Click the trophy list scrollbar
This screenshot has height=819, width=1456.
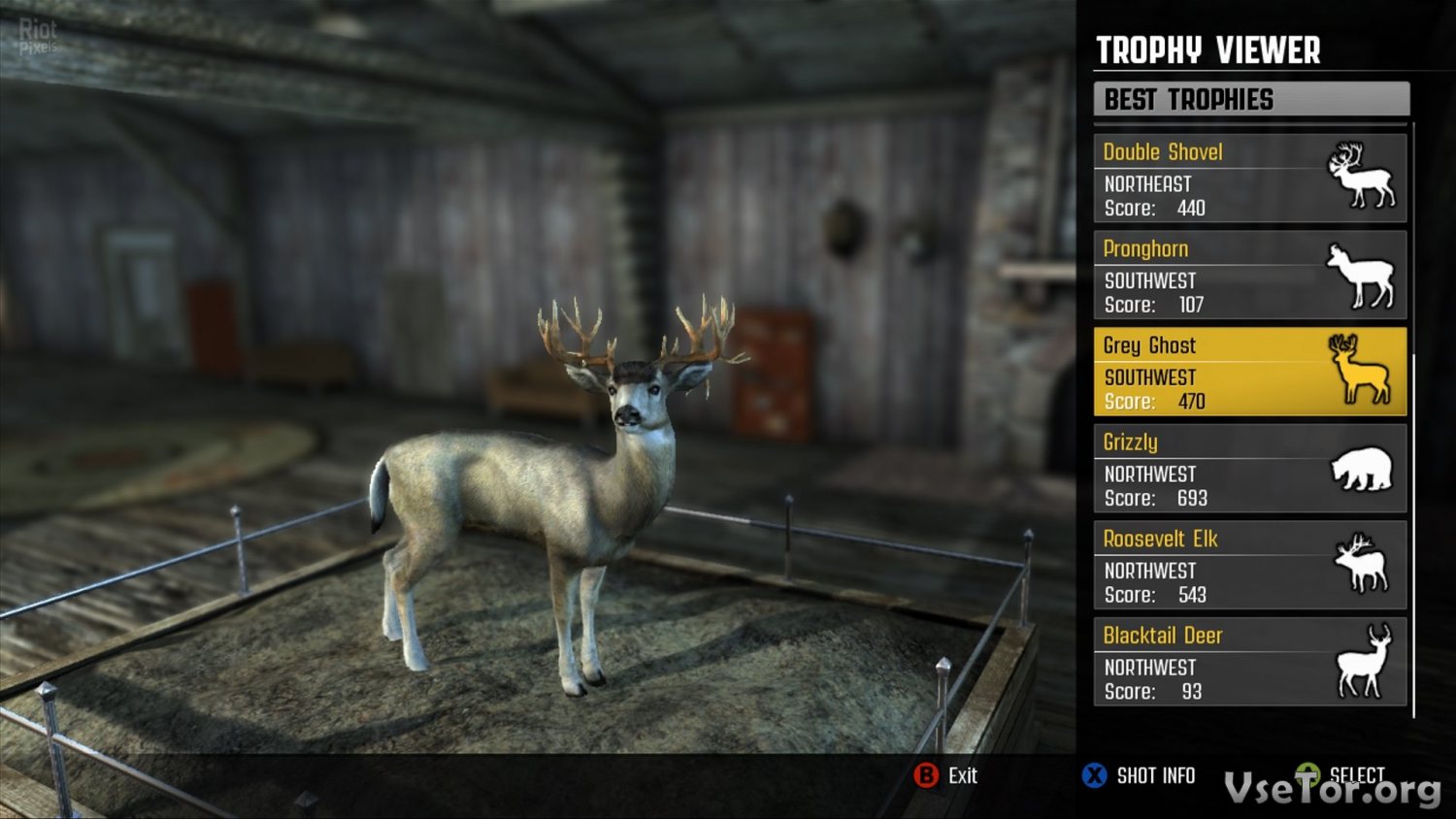tap(1413, 534)
